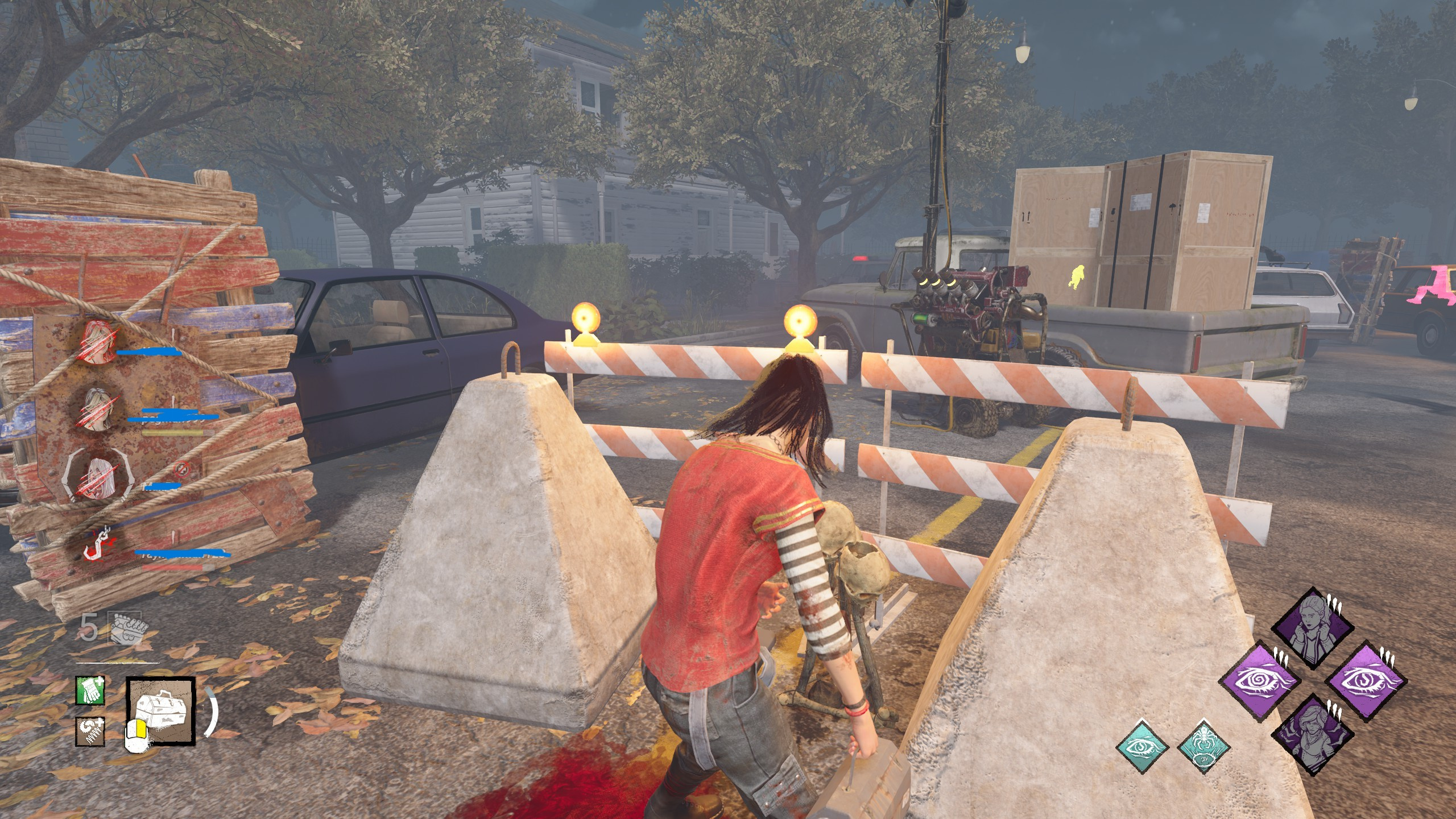
Task: Select the purple hook-pupil eye perk
Action: [1366, 680]
